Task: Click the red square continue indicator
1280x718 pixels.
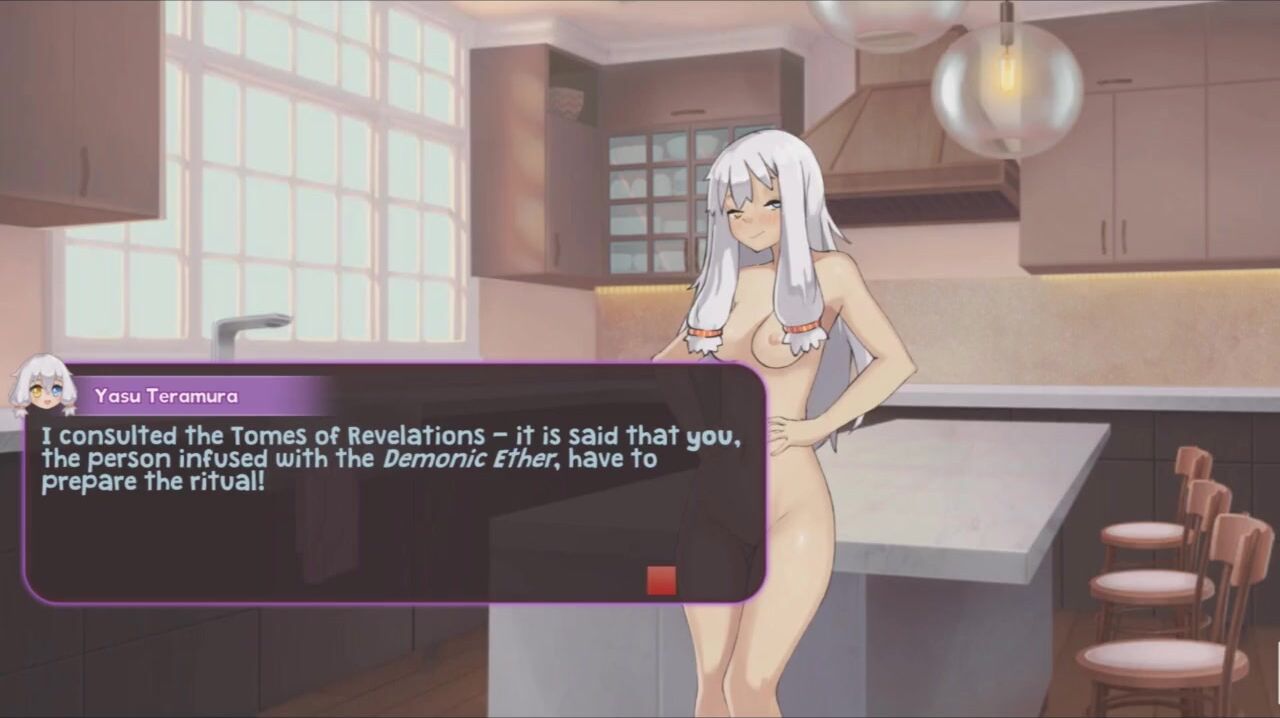Action: click(661, 580)
